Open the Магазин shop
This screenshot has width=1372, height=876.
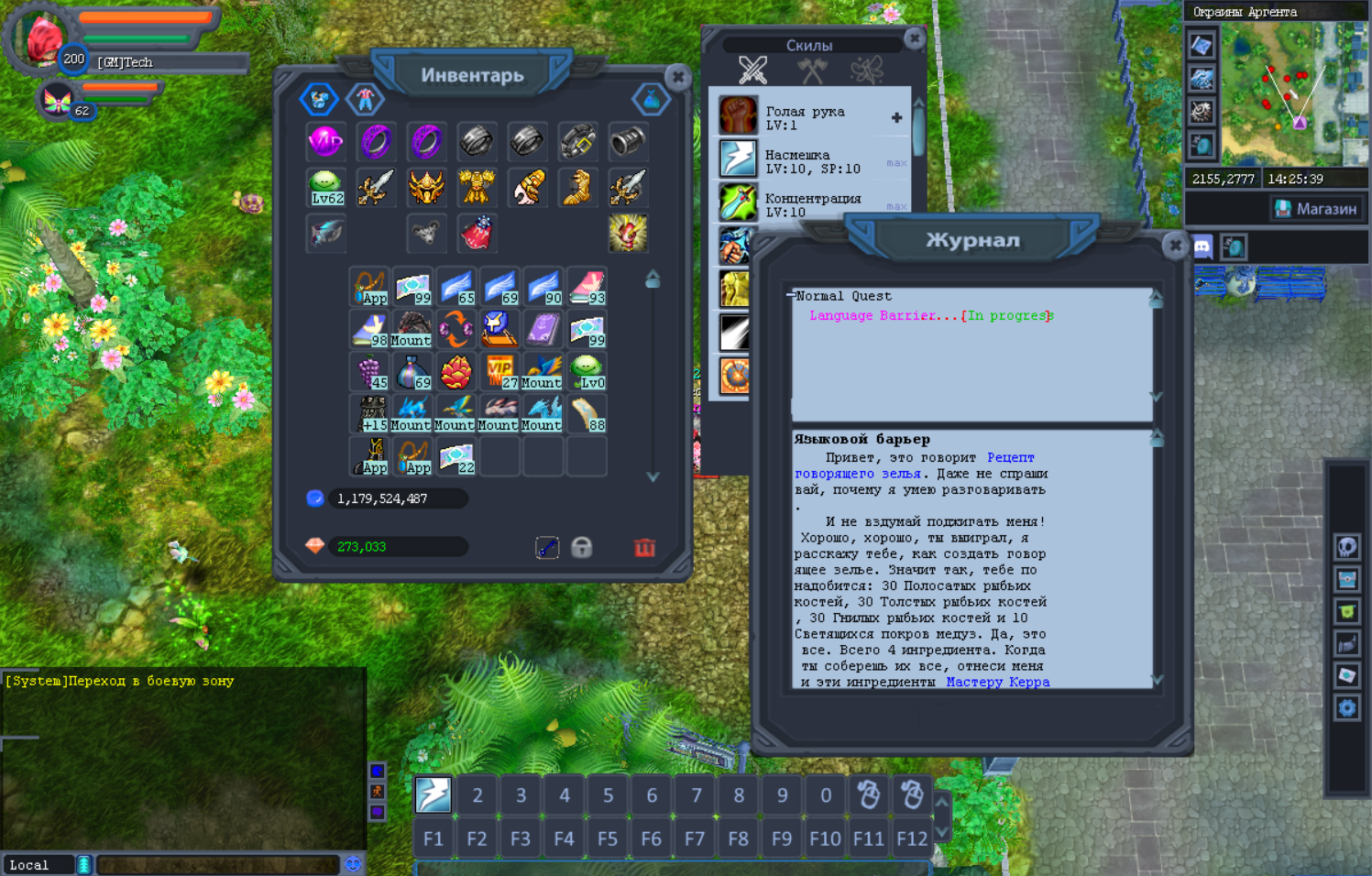click(x=1317, y=209)
